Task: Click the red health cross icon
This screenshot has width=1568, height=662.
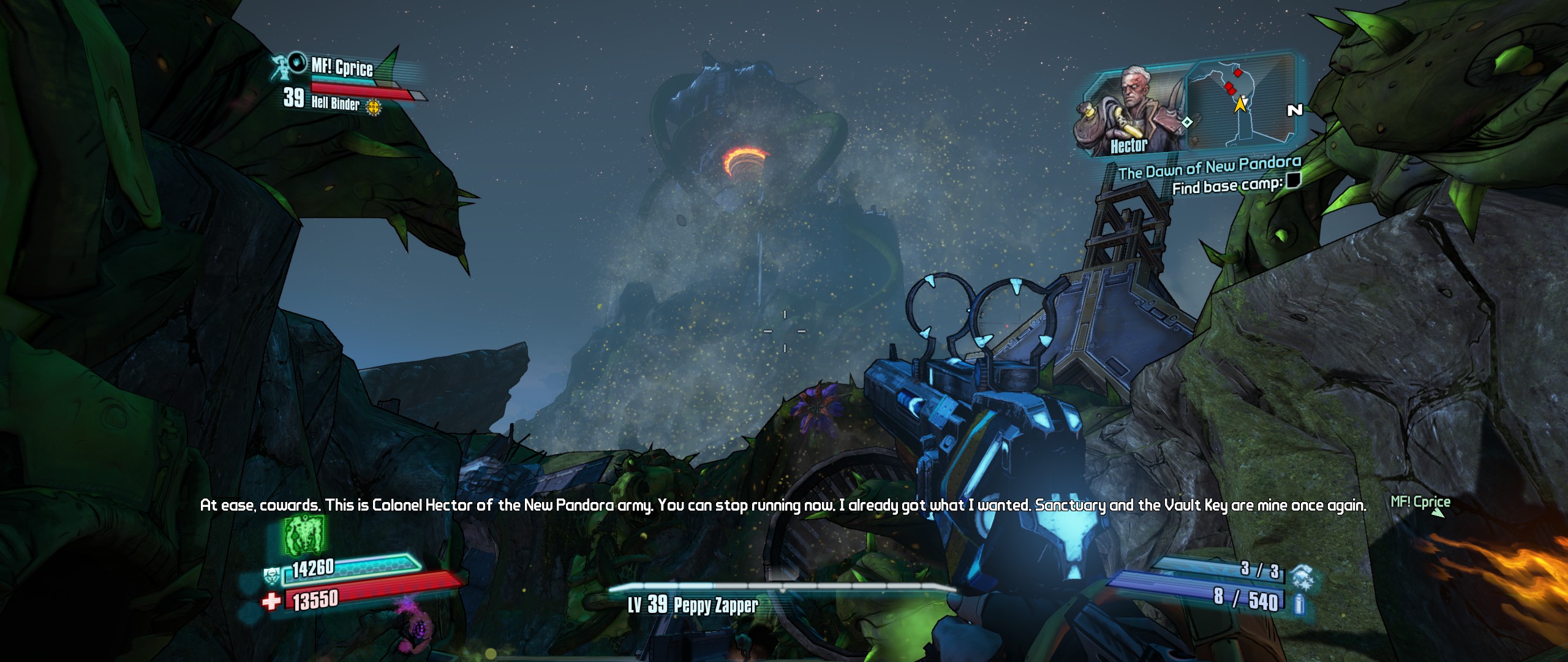Action: tap(271, 602)
